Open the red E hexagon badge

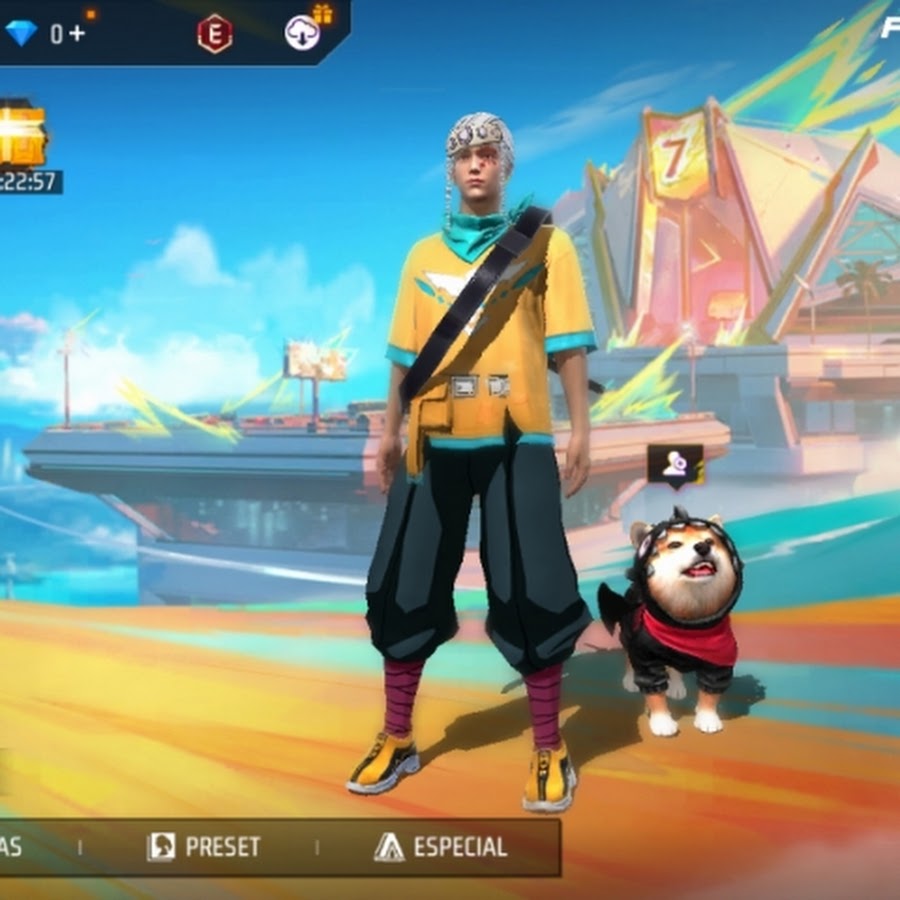(214, 34)
